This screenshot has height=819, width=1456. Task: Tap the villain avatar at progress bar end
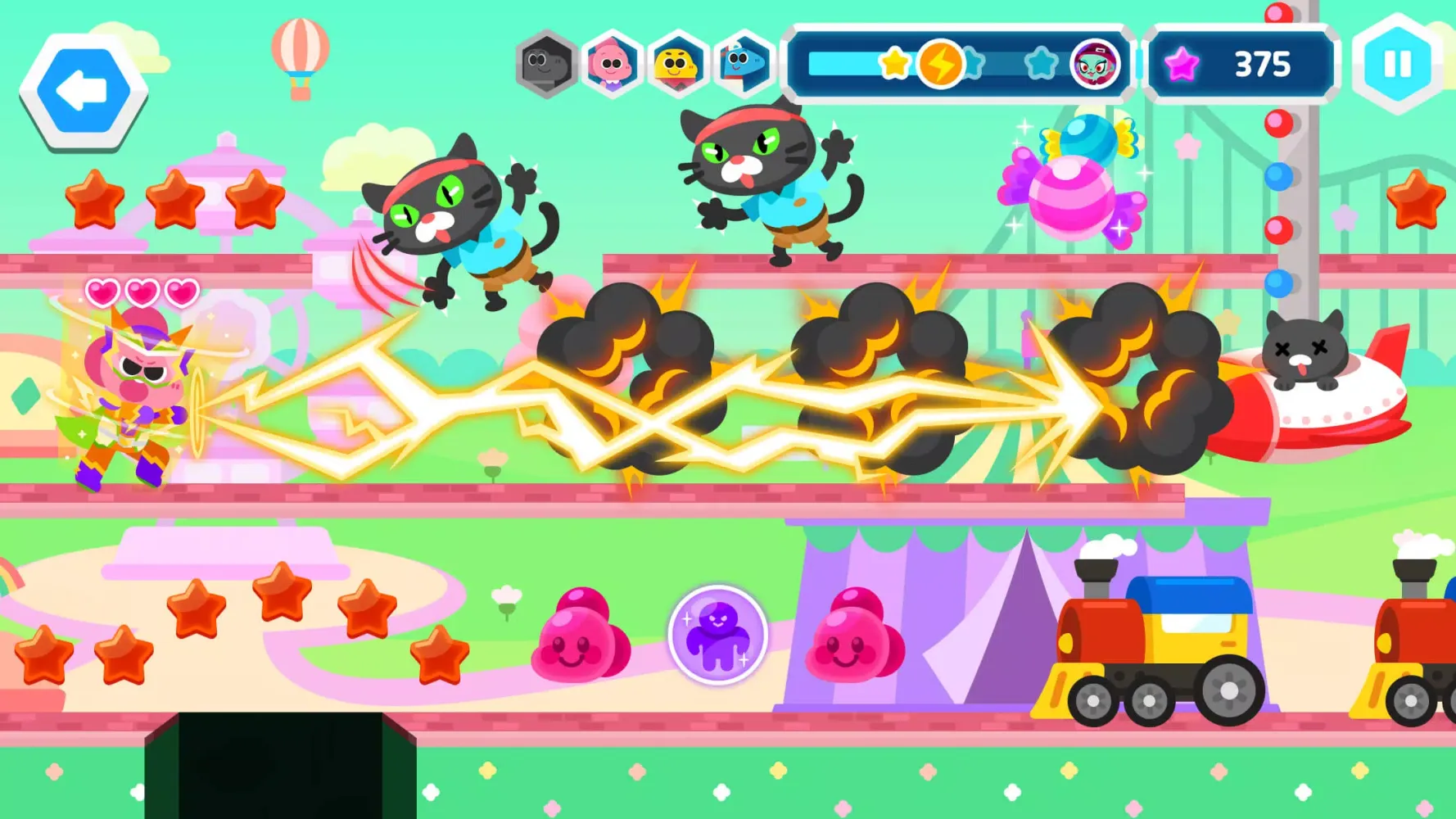click(x=1100, y=61)
